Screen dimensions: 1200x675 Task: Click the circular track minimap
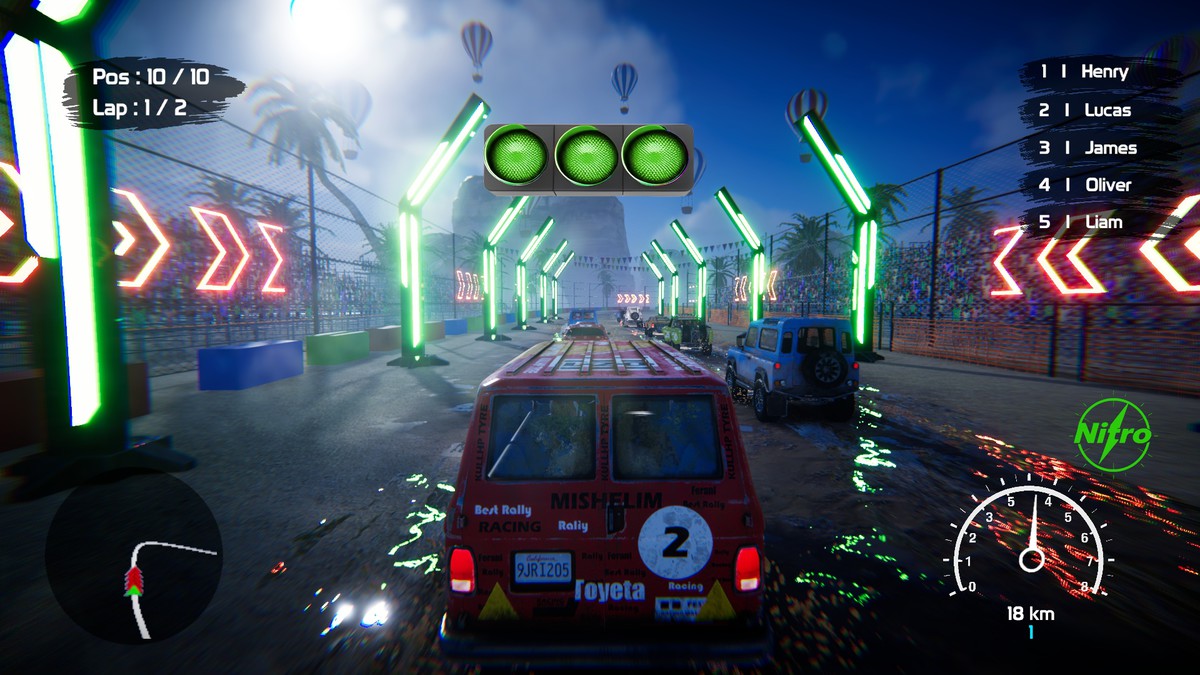pos(133,556)
